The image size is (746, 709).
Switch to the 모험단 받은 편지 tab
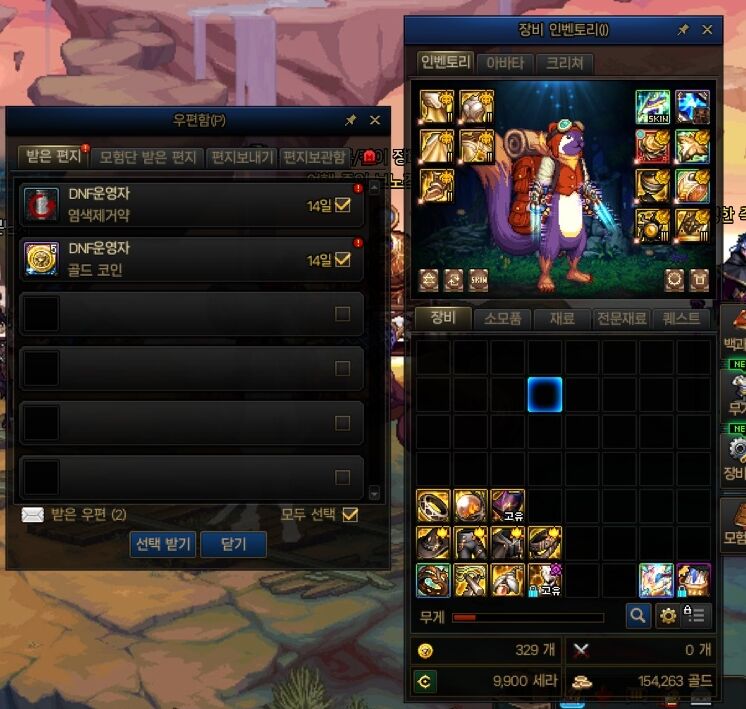(x=148, y=158)
